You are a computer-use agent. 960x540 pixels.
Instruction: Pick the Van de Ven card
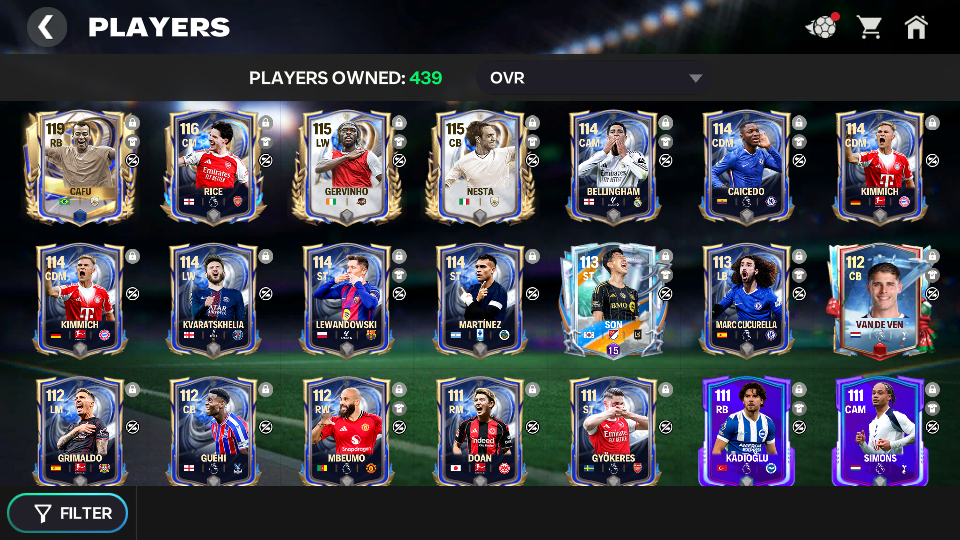coord(878,299)
